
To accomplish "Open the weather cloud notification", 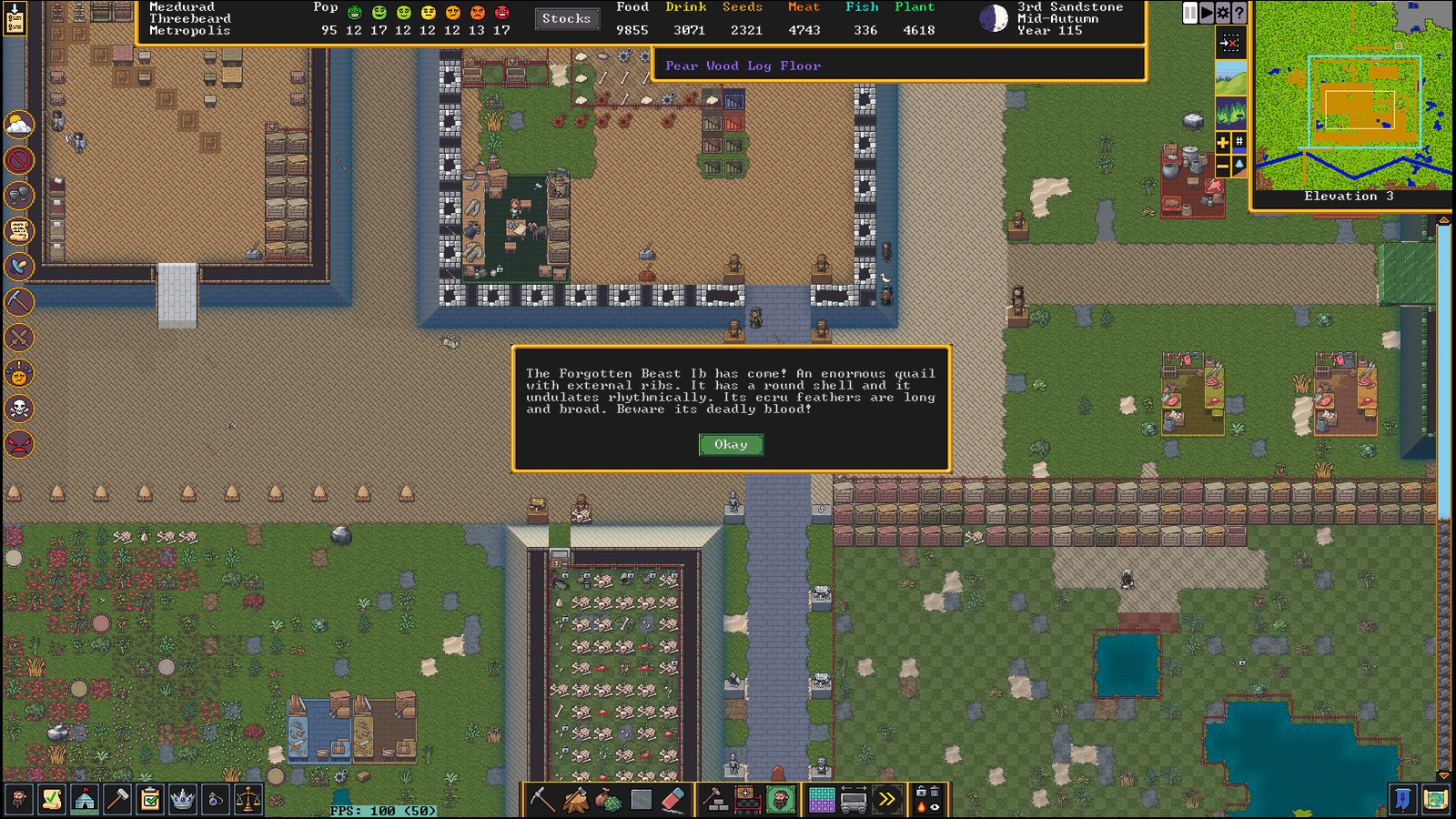I will (x=19, y=125).
